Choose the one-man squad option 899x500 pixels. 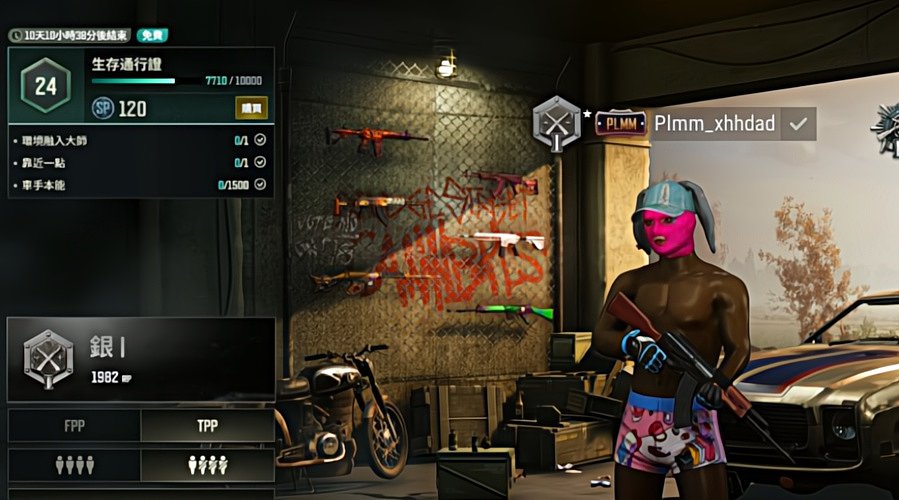[207, 465]
